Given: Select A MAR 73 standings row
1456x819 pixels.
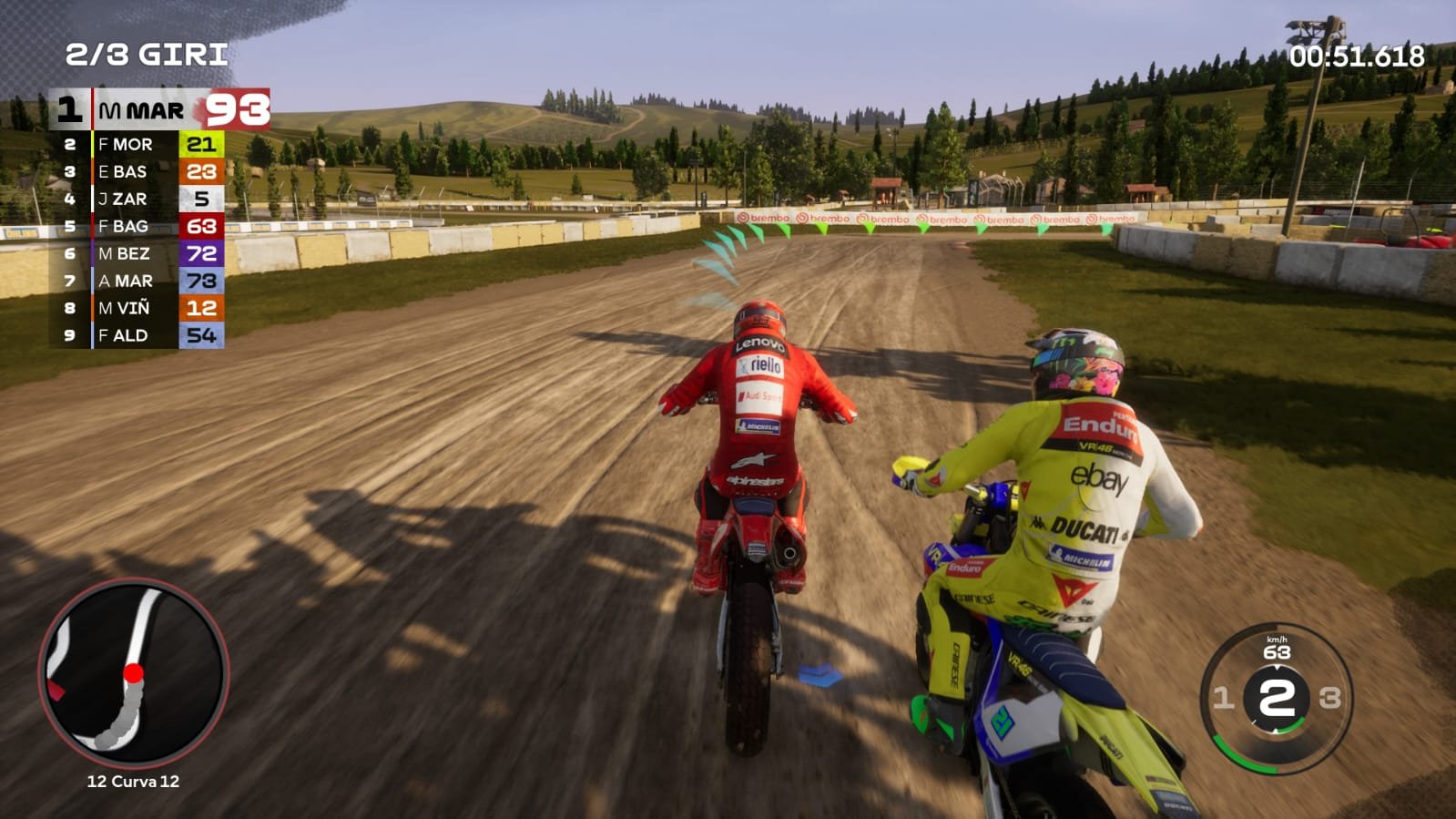Looking at the screenshot, I should pyautogui.click(x=138, y=281).
